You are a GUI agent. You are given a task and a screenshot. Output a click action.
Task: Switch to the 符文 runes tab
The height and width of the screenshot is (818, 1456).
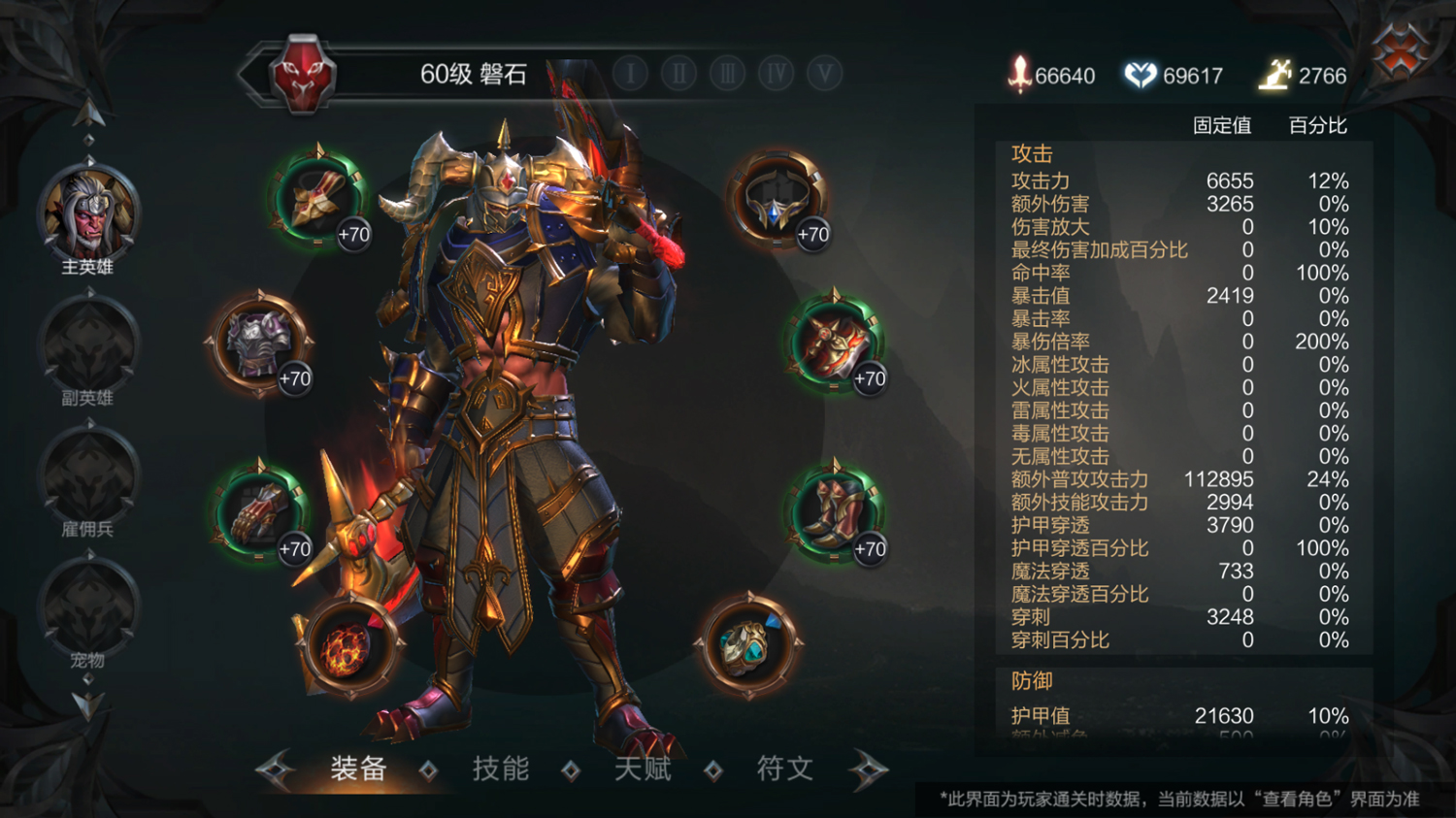point(784,769)
